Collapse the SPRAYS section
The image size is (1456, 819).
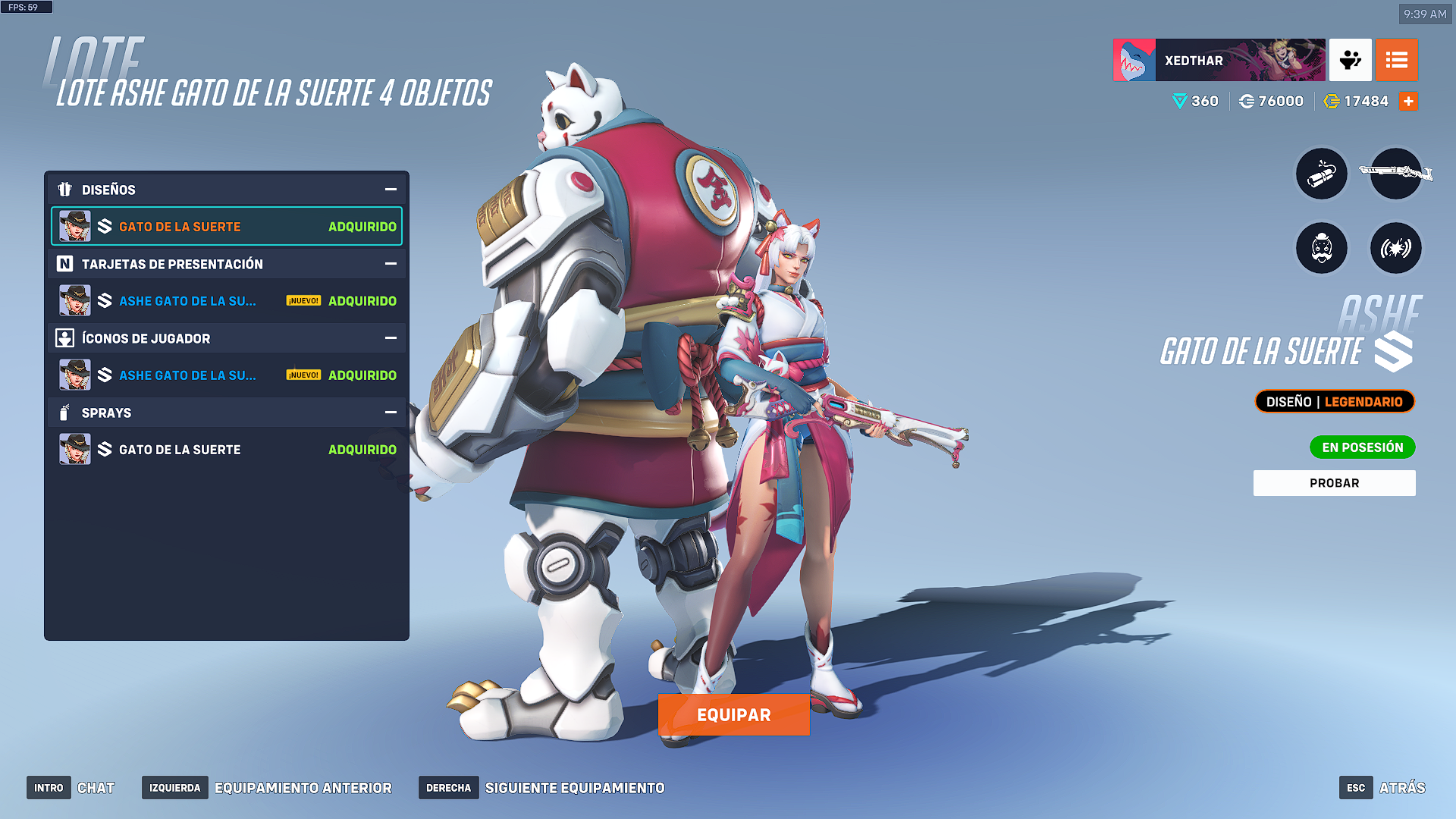pyautogui.click(x=391, y=413)
